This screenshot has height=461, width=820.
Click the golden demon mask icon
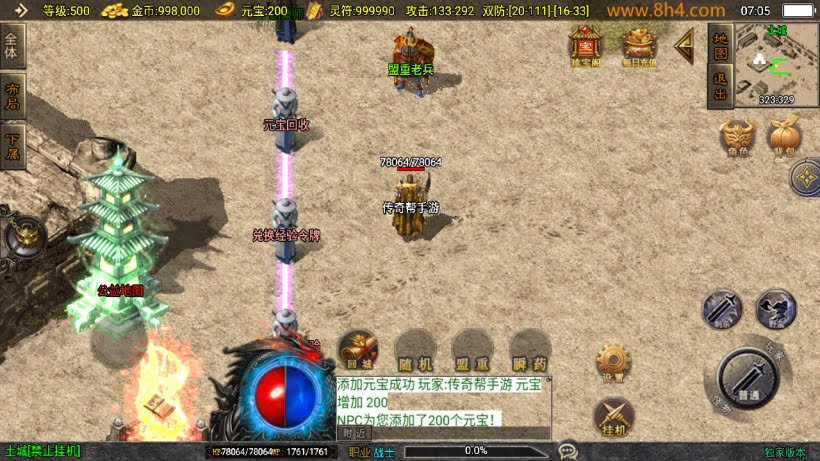pyautogui.click(x=24, y=236)
